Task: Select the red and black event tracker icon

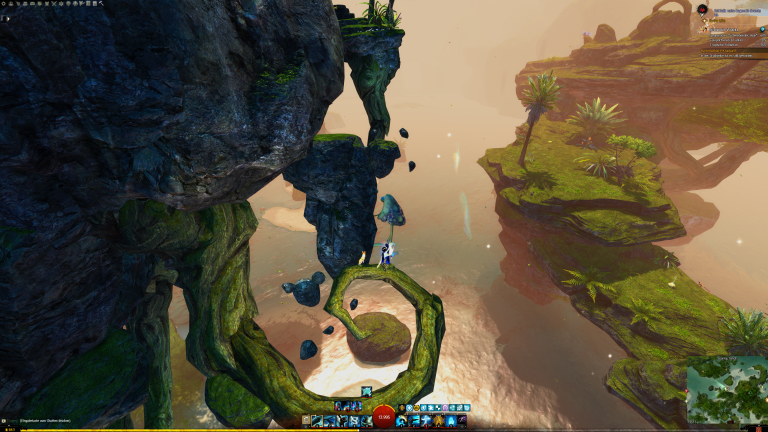Action: tap(702, 9)
